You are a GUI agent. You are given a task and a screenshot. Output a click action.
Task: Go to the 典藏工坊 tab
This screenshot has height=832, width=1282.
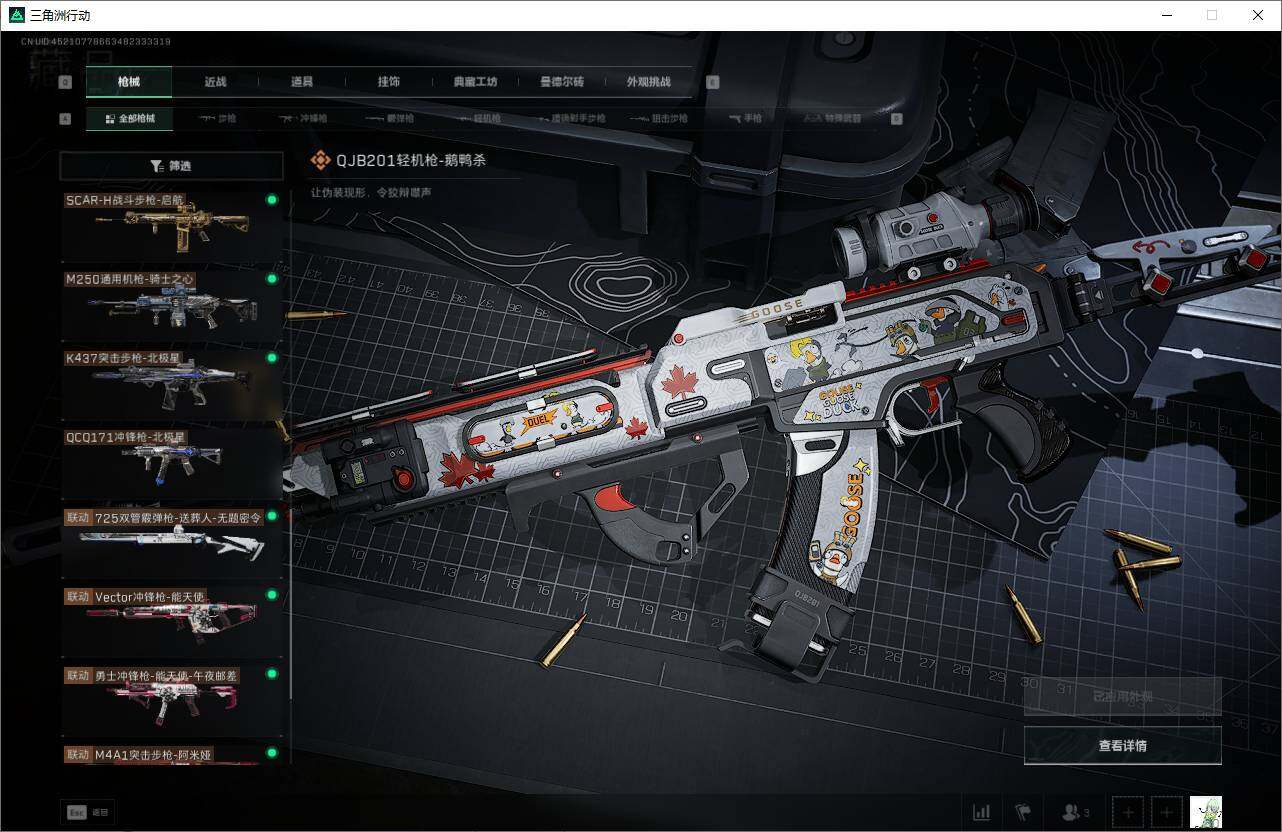[x=475, y=82]
